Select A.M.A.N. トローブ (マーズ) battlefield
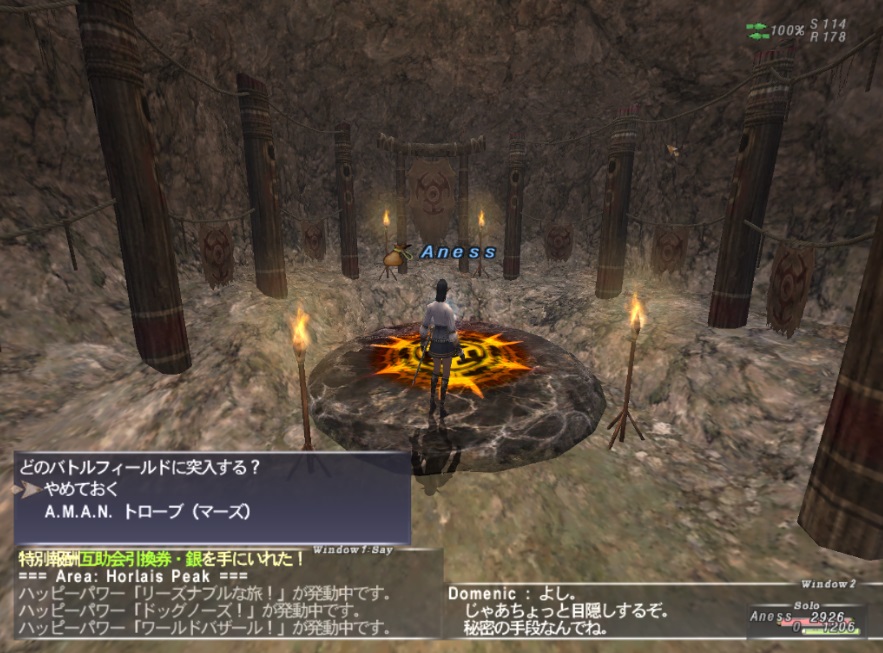The width and height of the screenshot is (883, 653). pos(147,512)
